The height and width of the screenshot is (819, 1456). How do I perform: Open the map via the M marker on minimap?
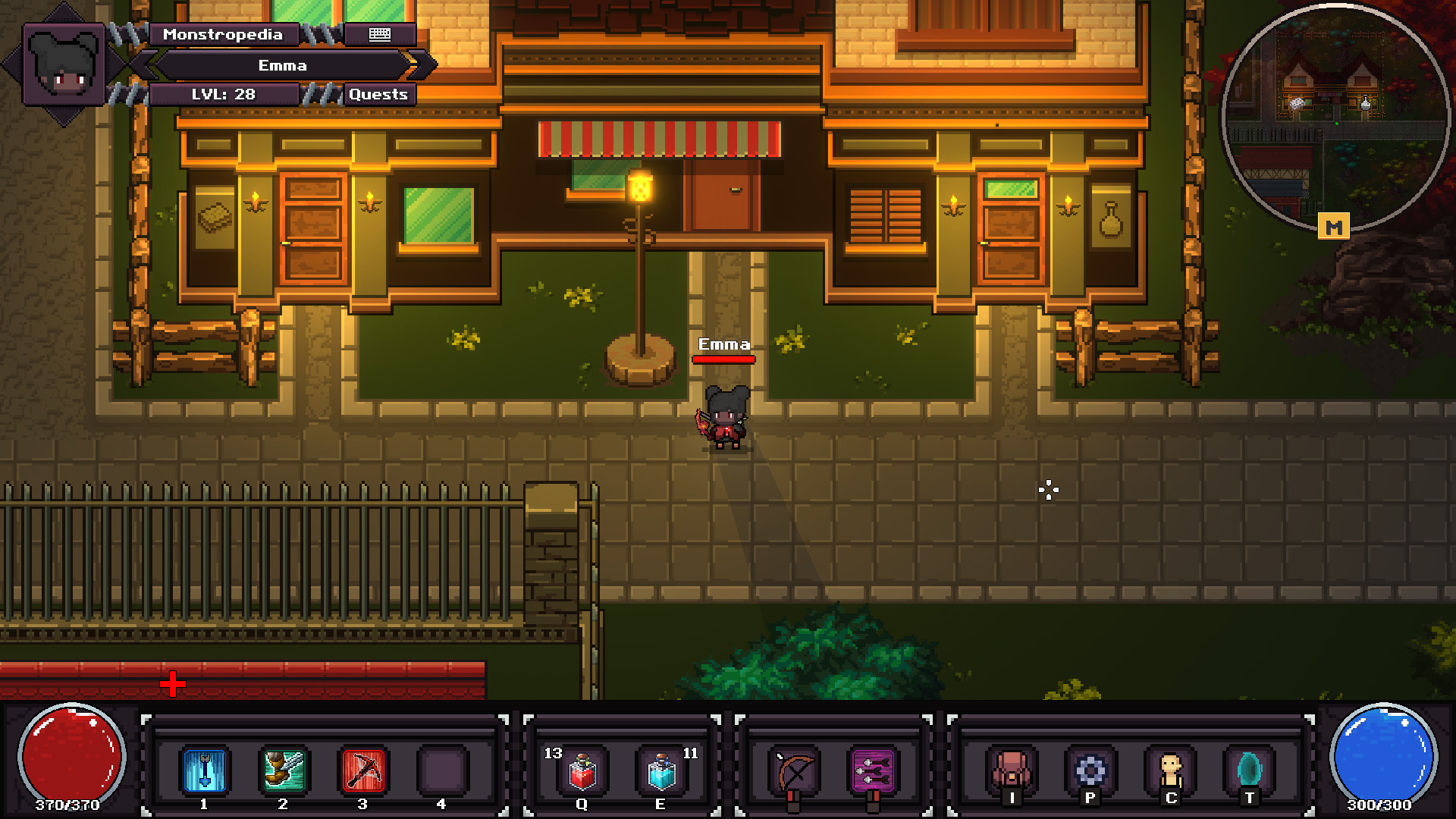point(1335,226)
